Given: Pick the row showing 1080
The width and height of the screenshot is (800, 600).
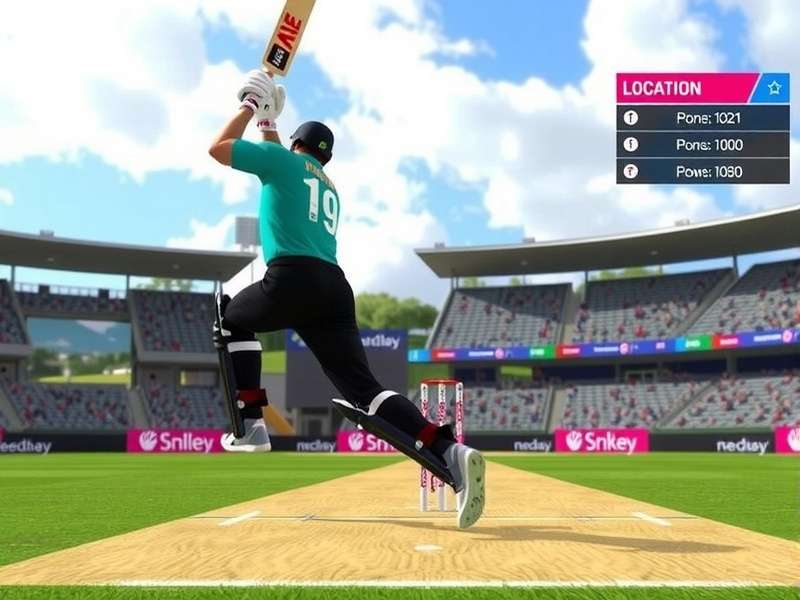Looking at the screenshot, I should coord(702,172).
